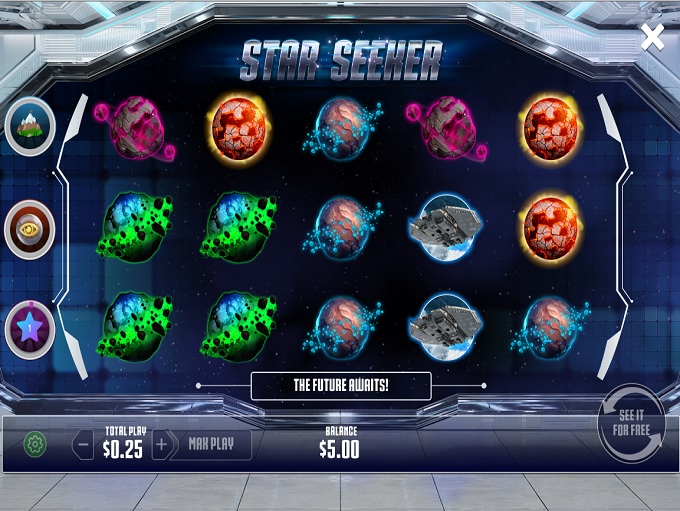Activate the purple star bonus icon
This screenshot has height=511, width=680.
coord(29,329)
